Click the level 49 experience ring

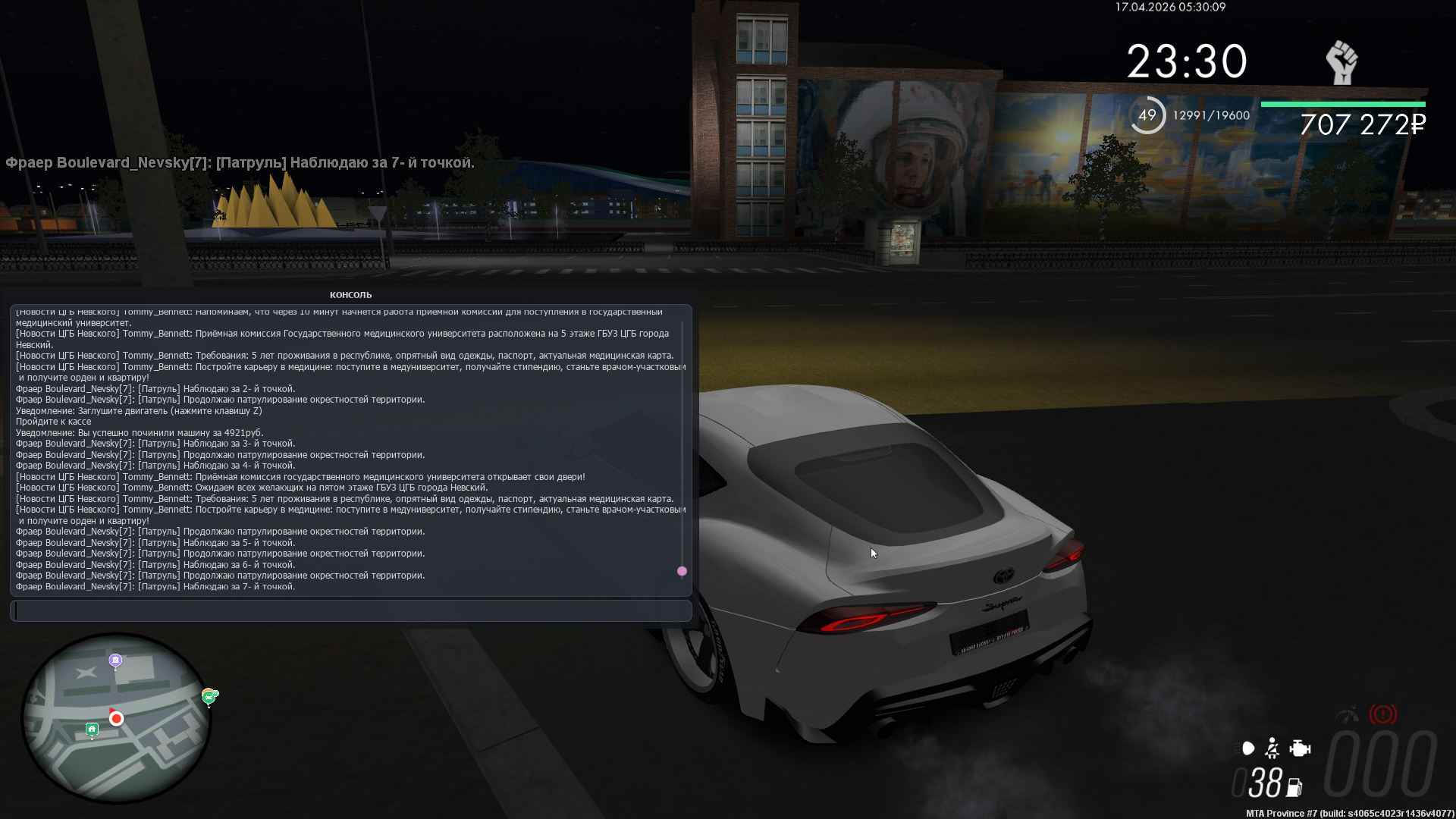pyautogui.click(x=1147, y=115)
